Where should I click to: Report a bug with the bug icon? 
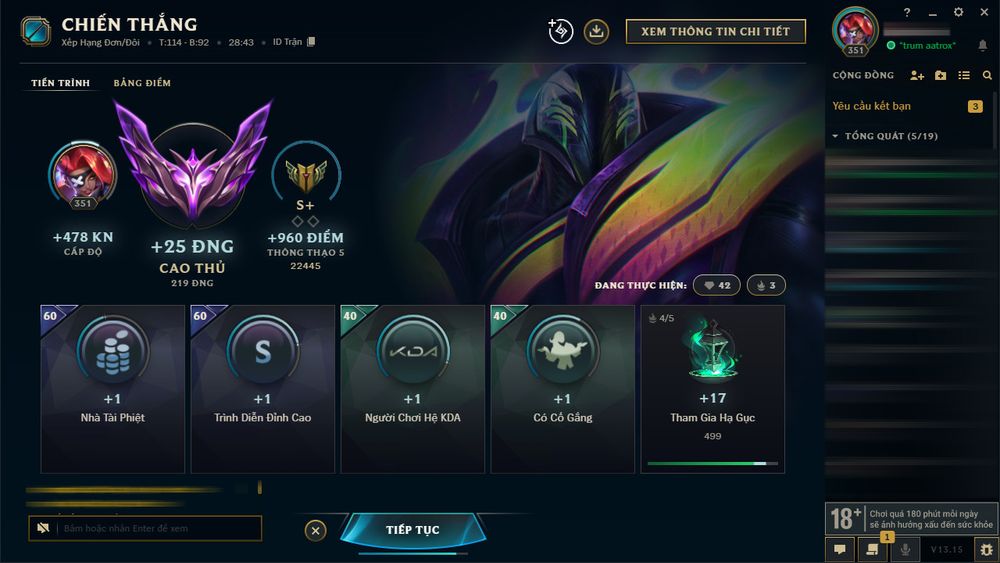point(985,549)
